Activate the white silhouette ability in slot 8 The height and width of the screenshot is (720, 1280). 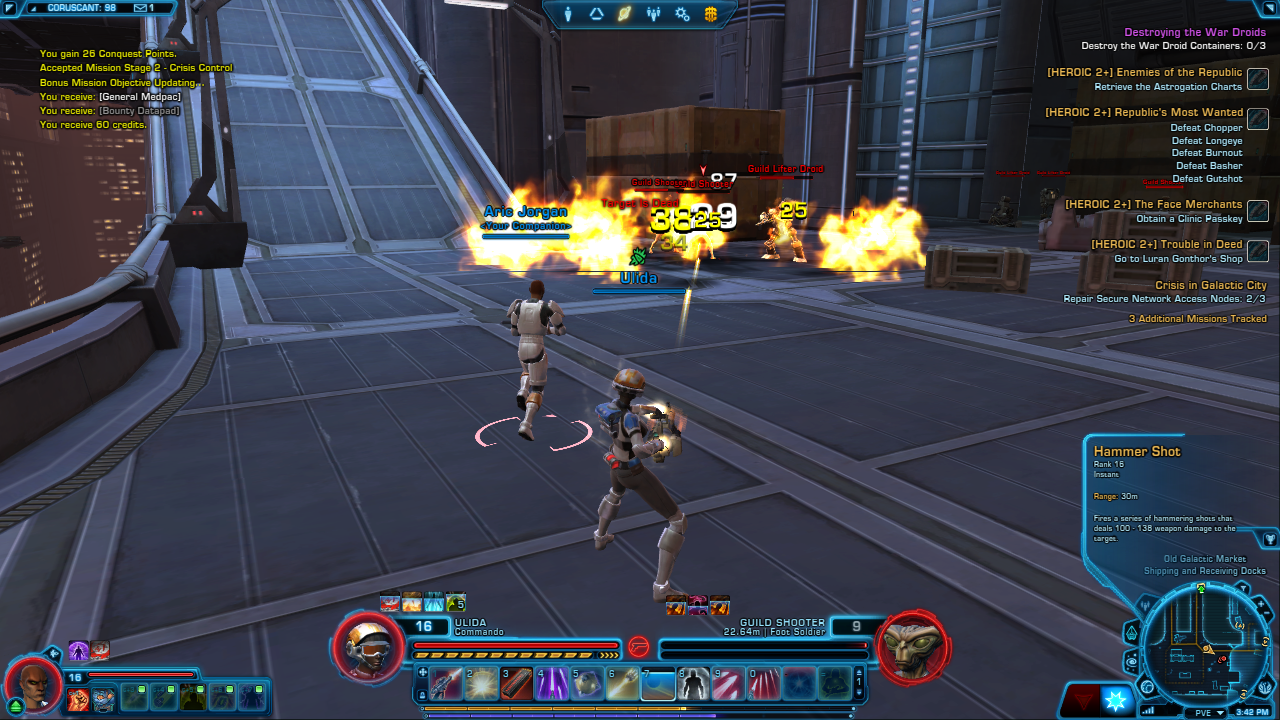(x=693, y=684)
